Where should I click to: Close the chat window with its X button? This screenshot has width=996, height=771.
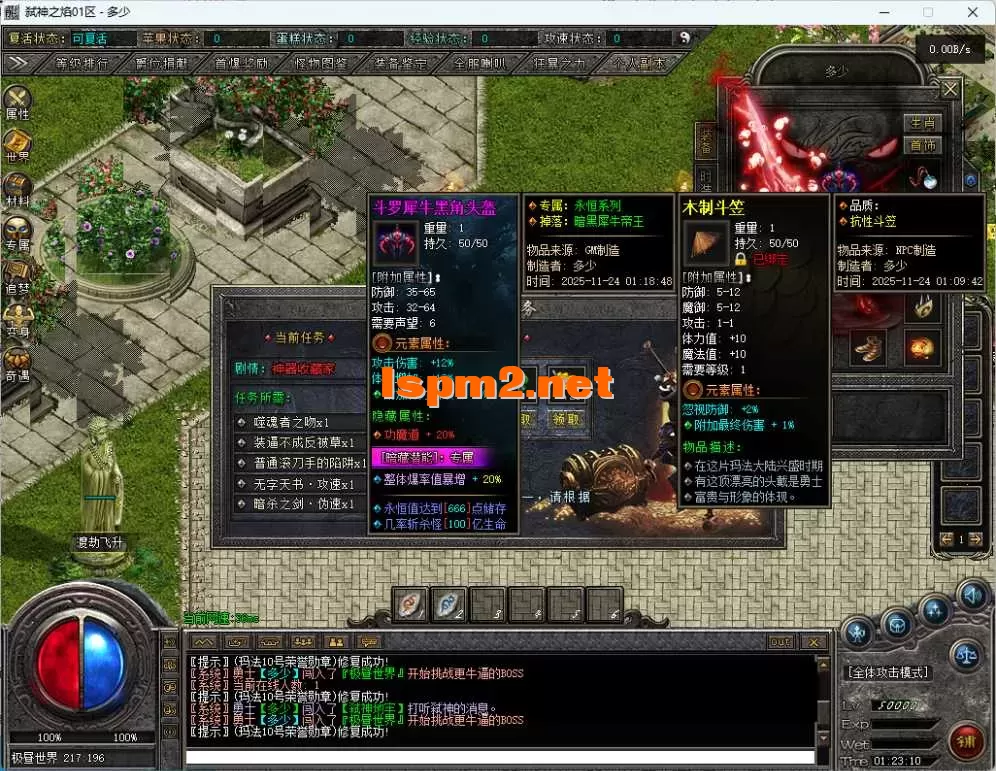pos(815,641)
